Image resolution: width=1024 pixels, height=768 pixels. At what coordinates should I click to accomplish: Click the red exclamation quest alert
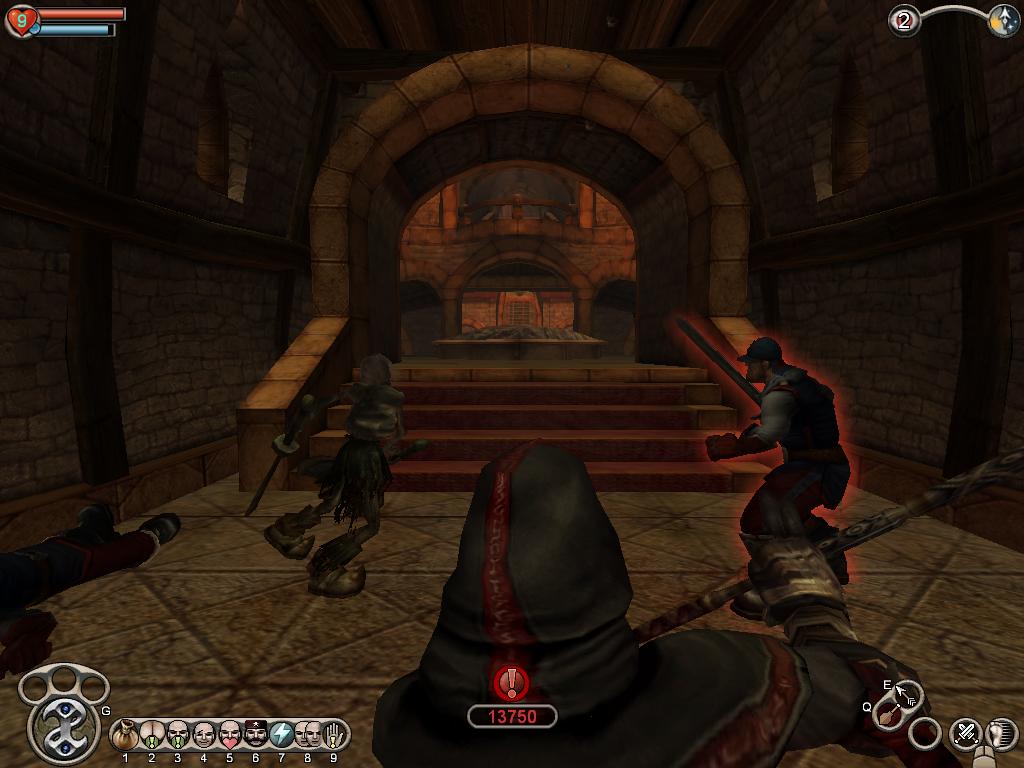pos(512,683)
